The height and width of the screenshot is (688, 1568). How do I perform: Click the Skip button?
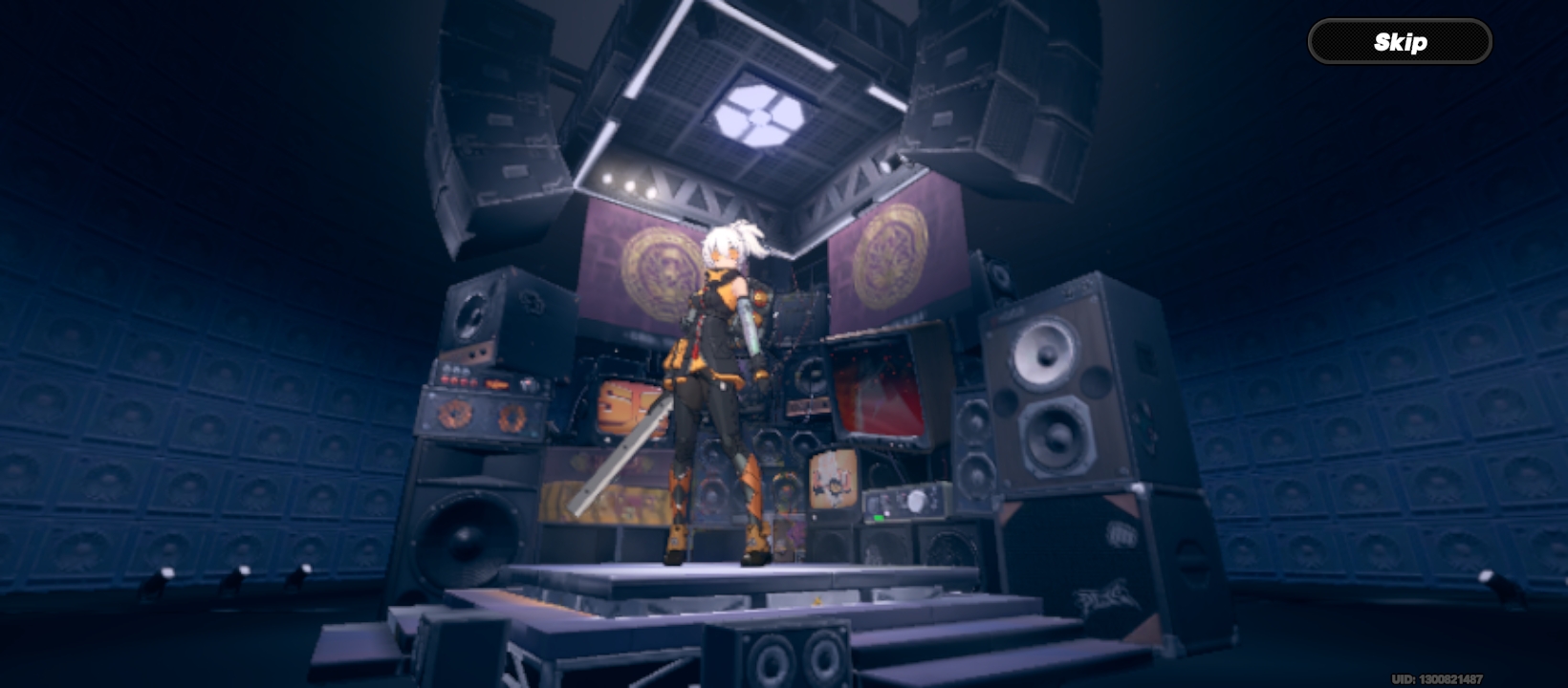coord(1400,42)
